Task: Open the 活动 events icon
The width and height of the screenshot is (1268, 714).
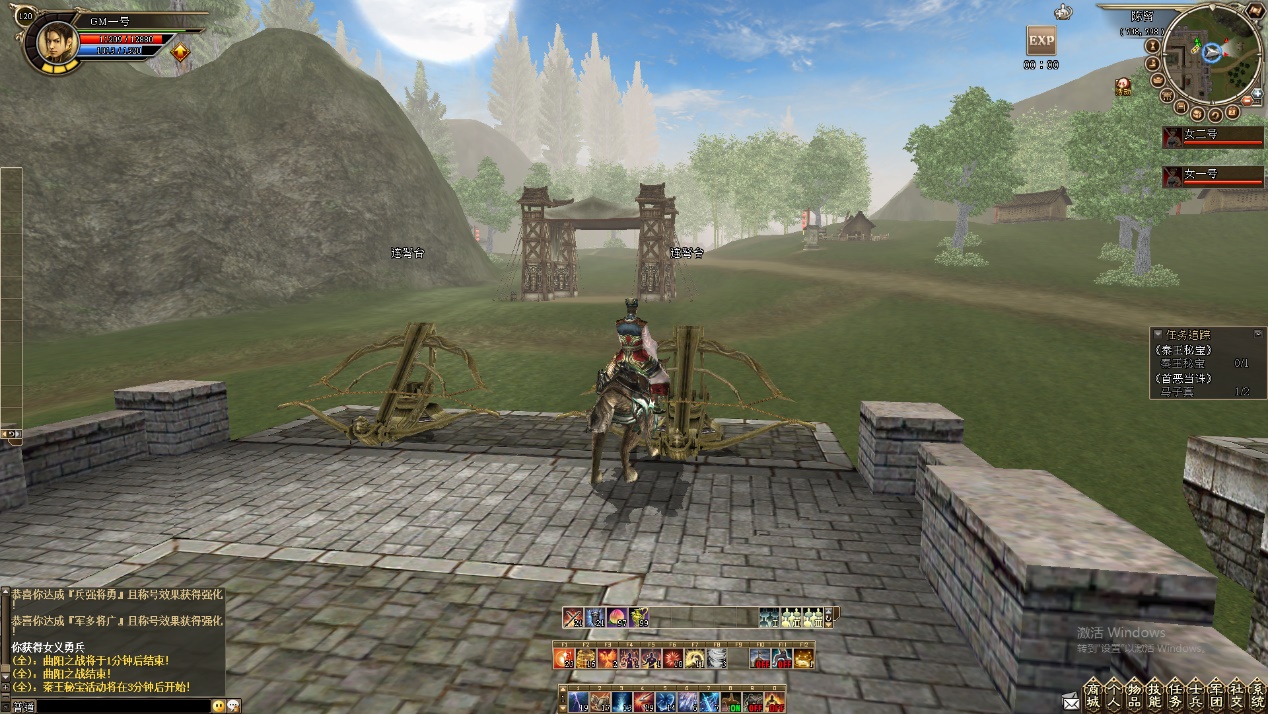Action: [x=1124, y=87]
